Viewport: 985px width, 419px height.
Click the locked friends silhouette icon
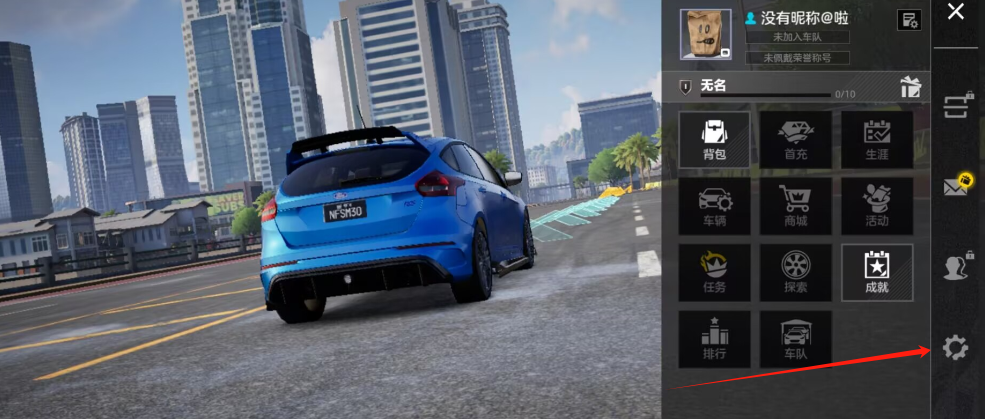(x=956, y=266)
